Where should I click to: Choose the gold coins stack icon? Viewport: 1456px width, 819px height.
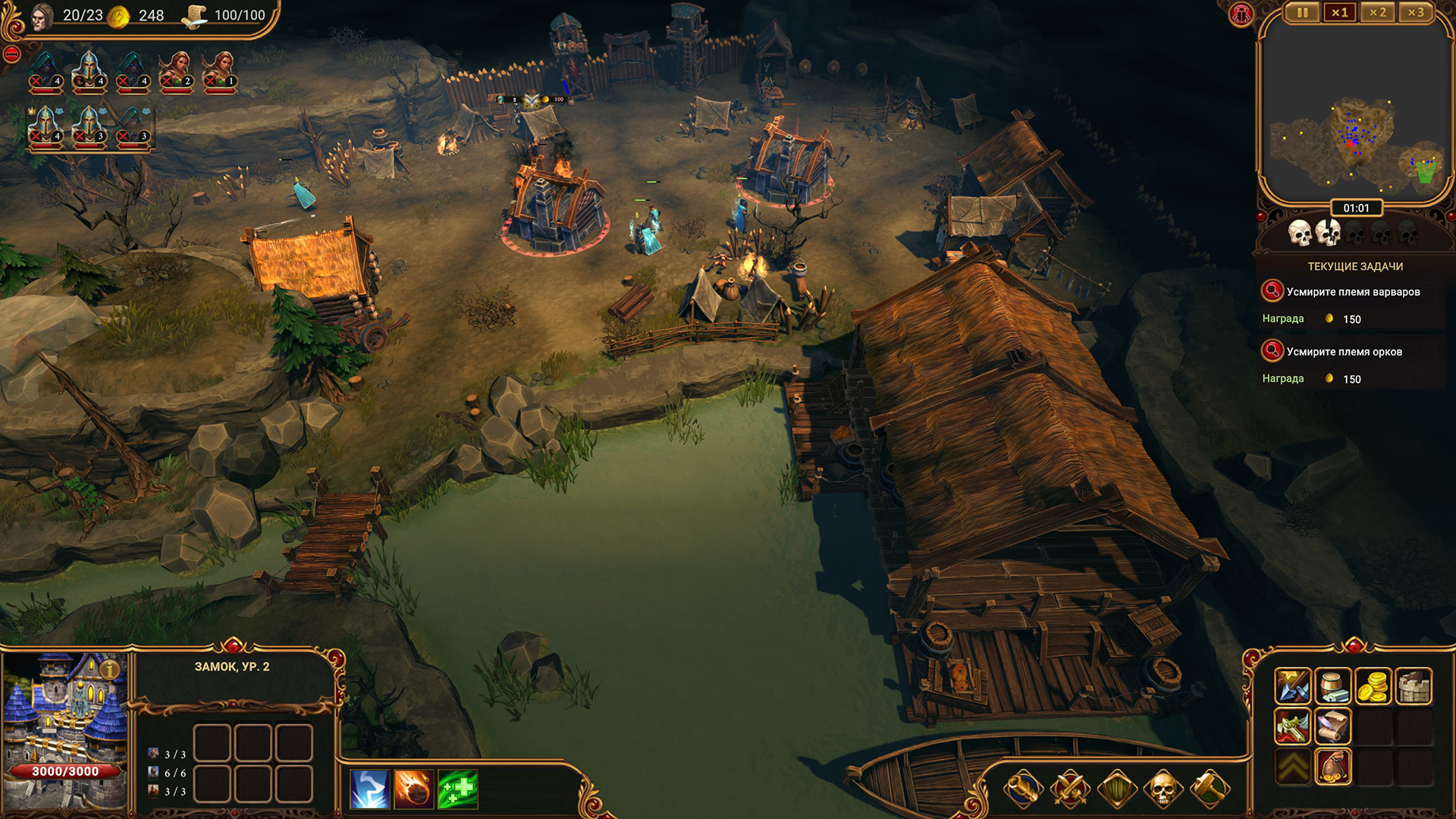(1373, 686)
